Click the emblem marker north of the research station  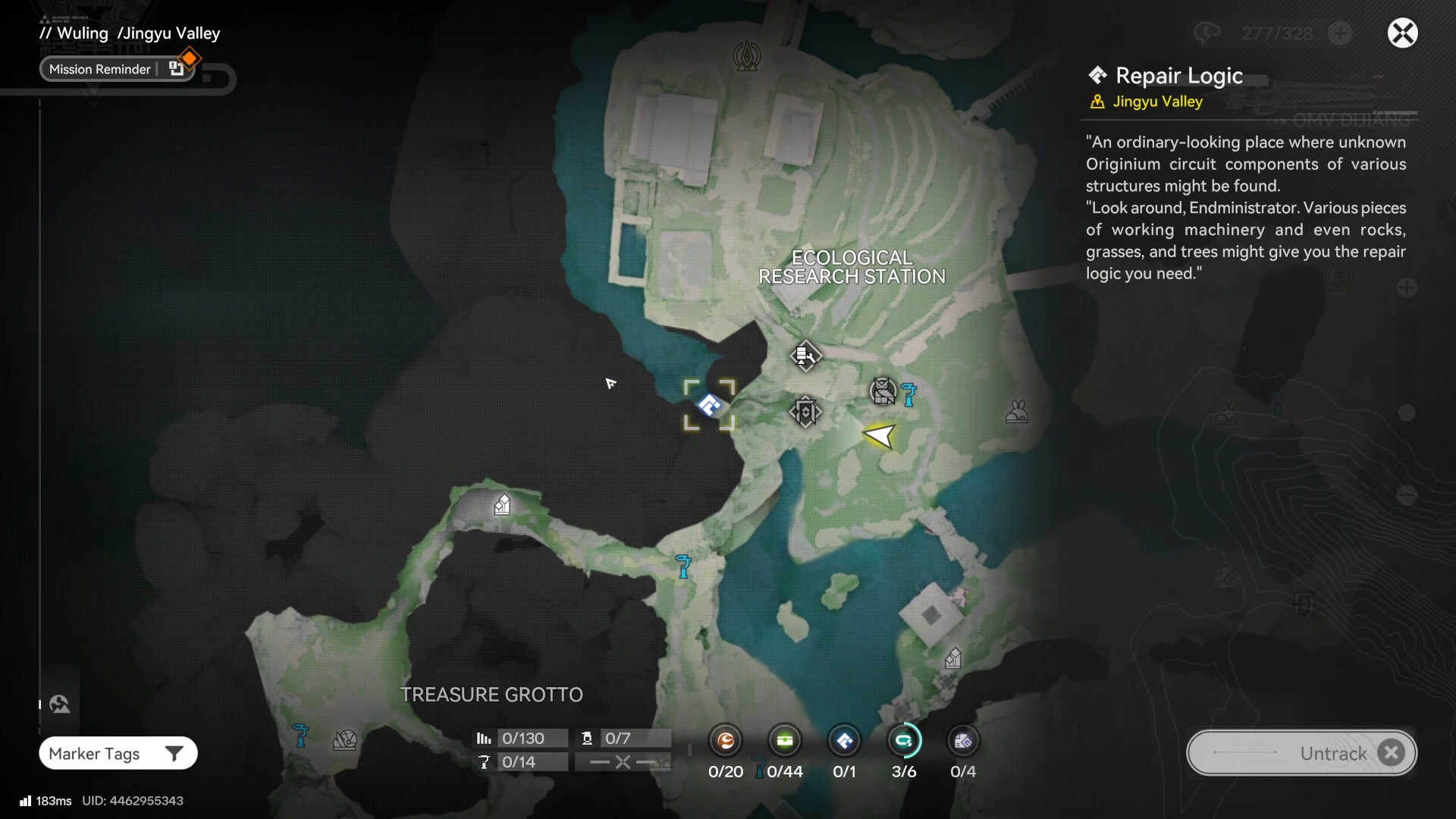pyautogui.click(x=747, y=56)
